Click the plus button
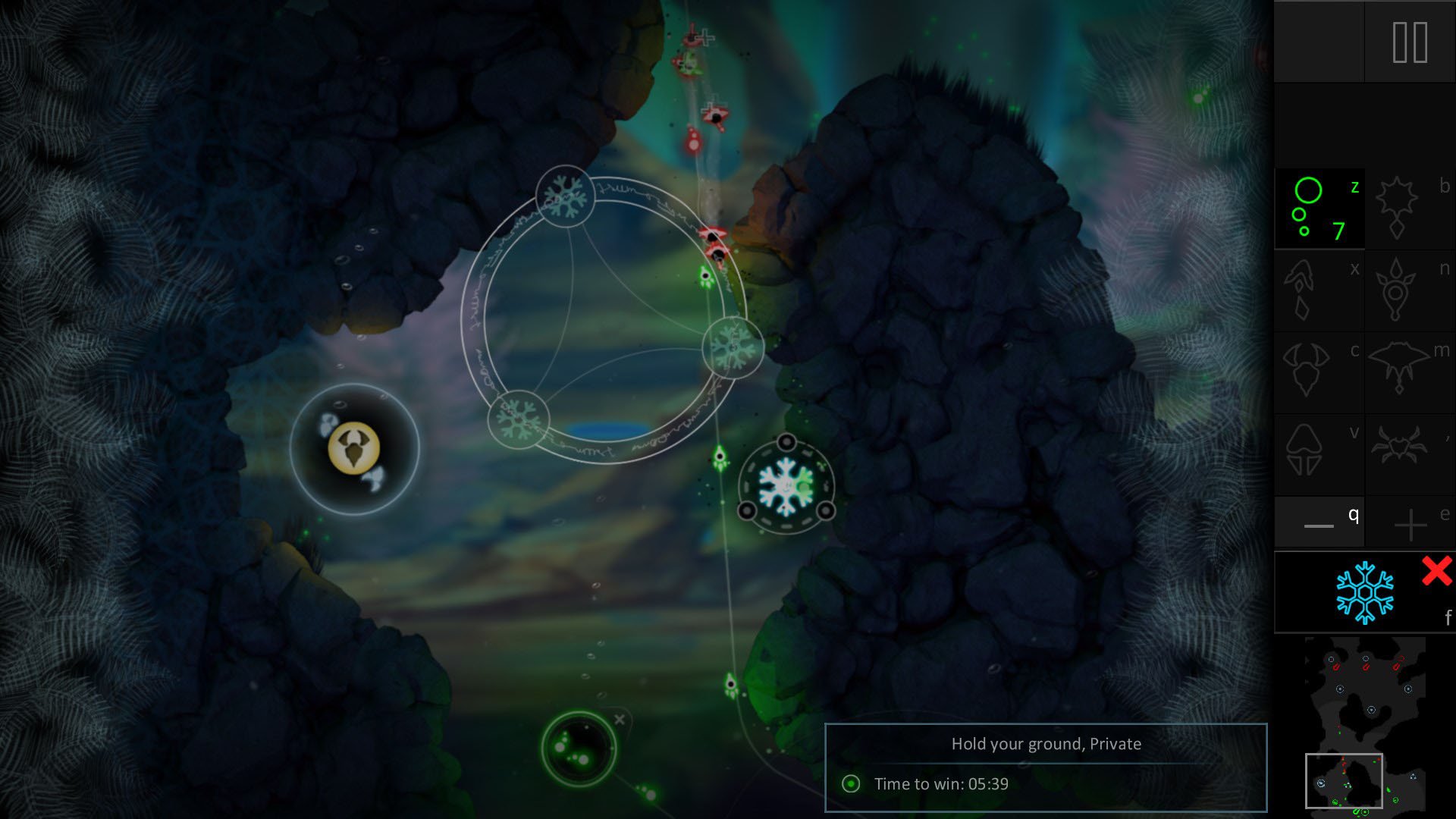This screenshot has width=1456, height=819. pos(1410,524)
